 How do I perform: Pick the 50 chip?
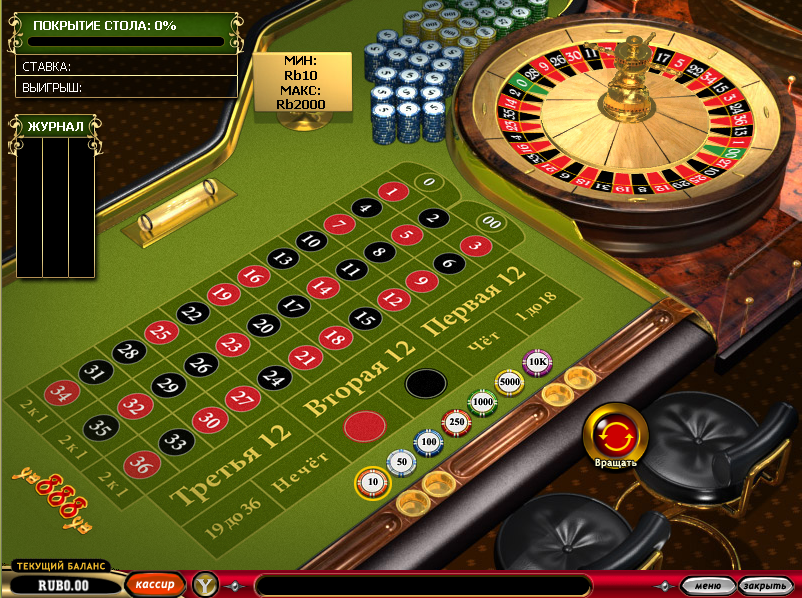402,463
